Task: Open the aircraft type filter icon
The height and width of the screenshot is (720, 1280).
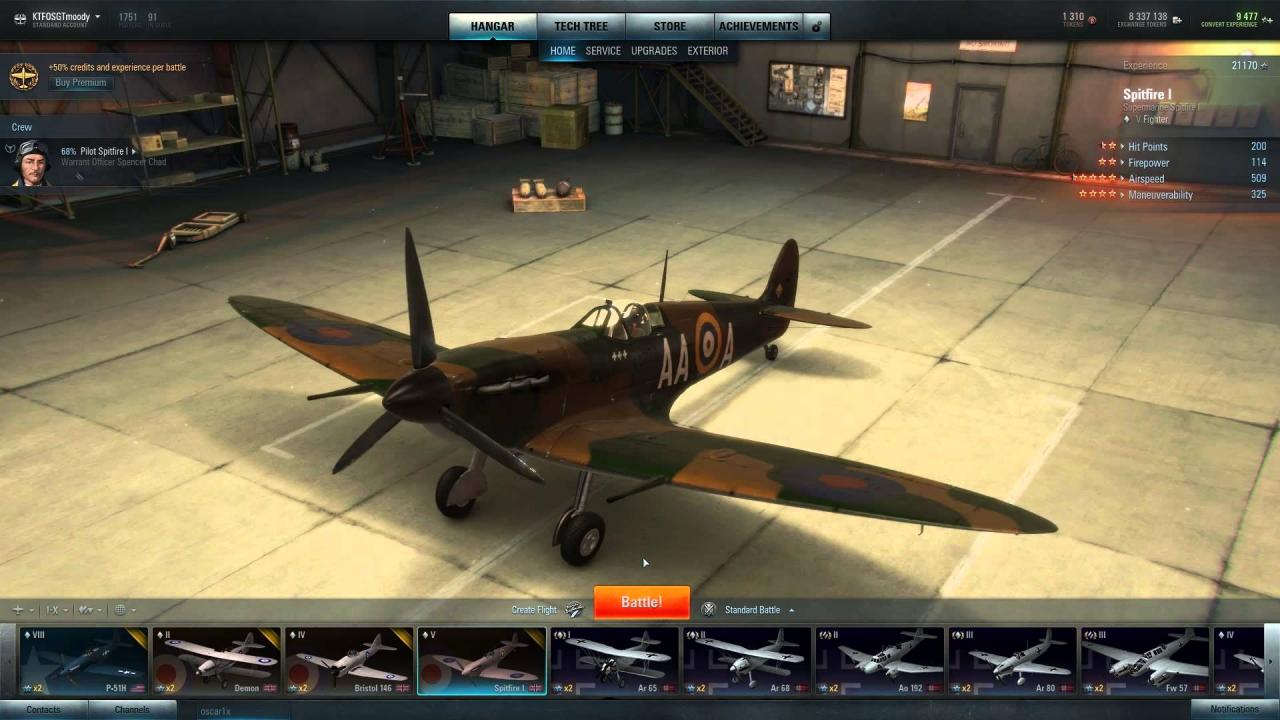Action: click(x=18, y=609)
